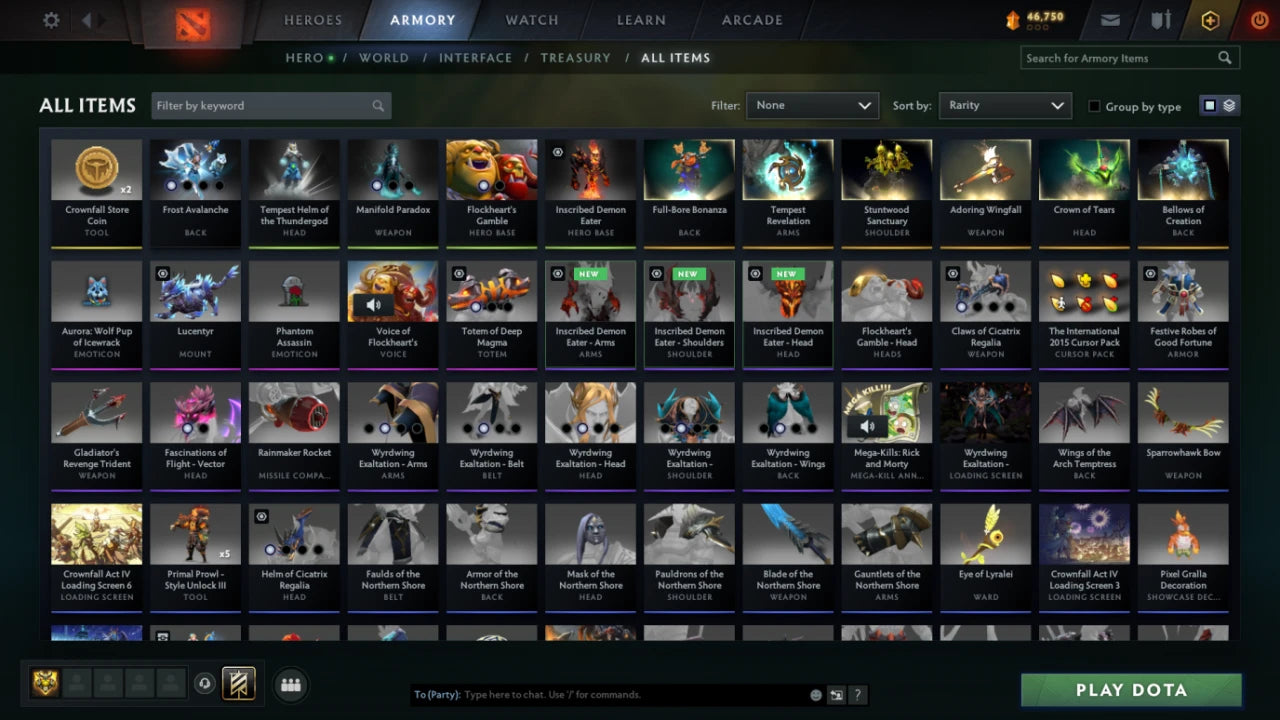1280x720 pixels.
Task: Toggle the Group by type checkbox
Action: [1094, 106]
